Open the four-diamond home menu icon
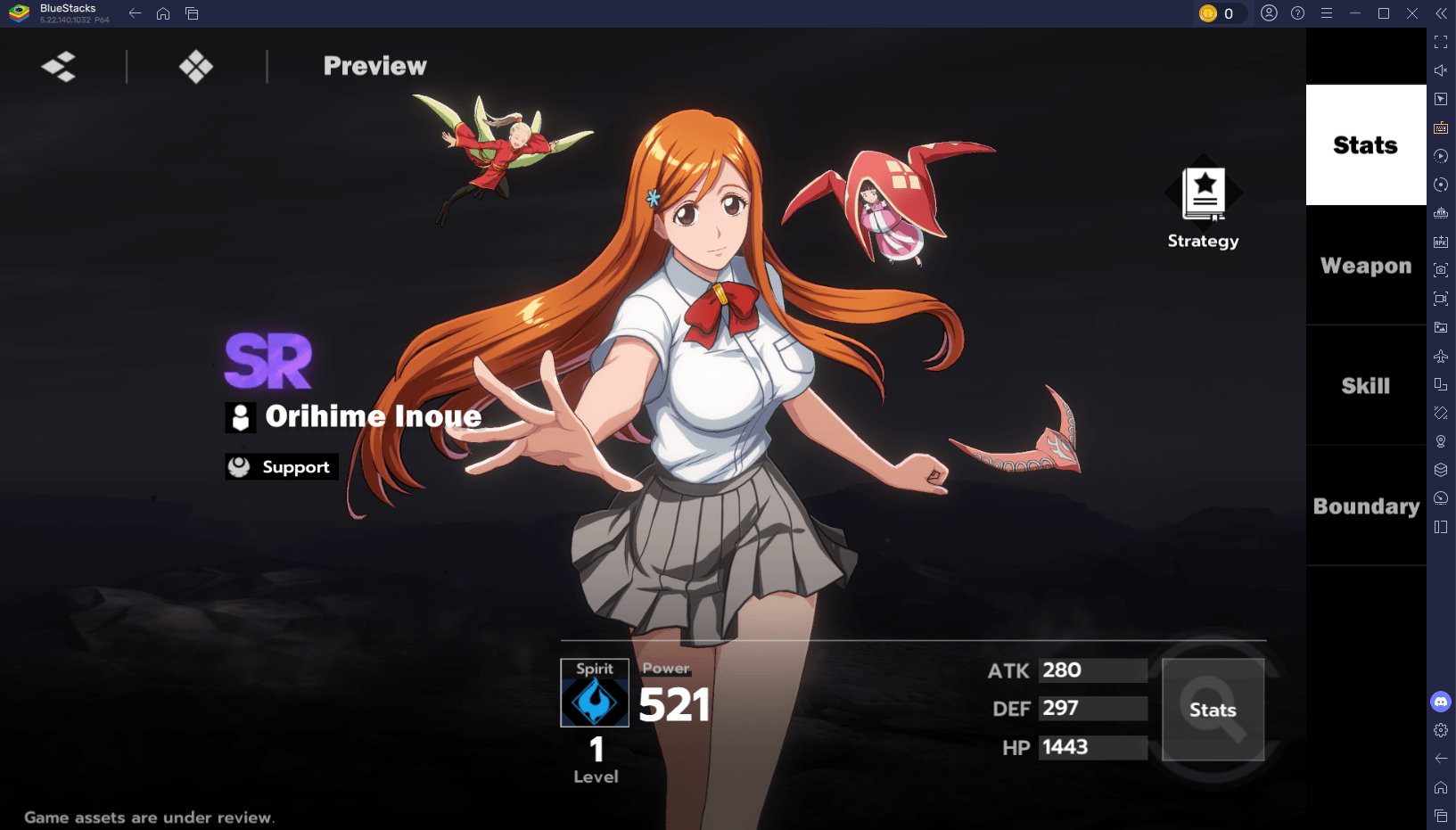Screen dimensions: 1456x830 coord(196,66)
